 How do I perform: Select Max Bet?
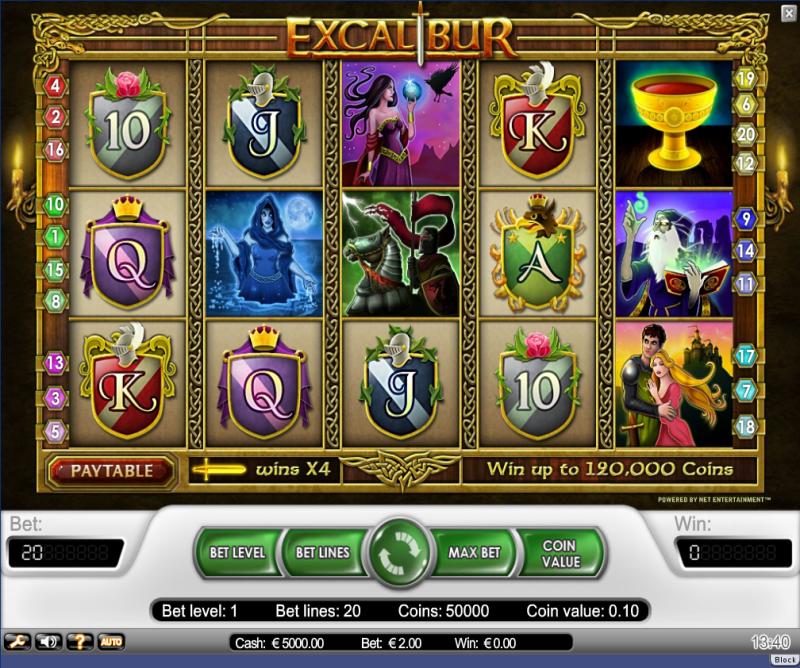click(475, 552)
